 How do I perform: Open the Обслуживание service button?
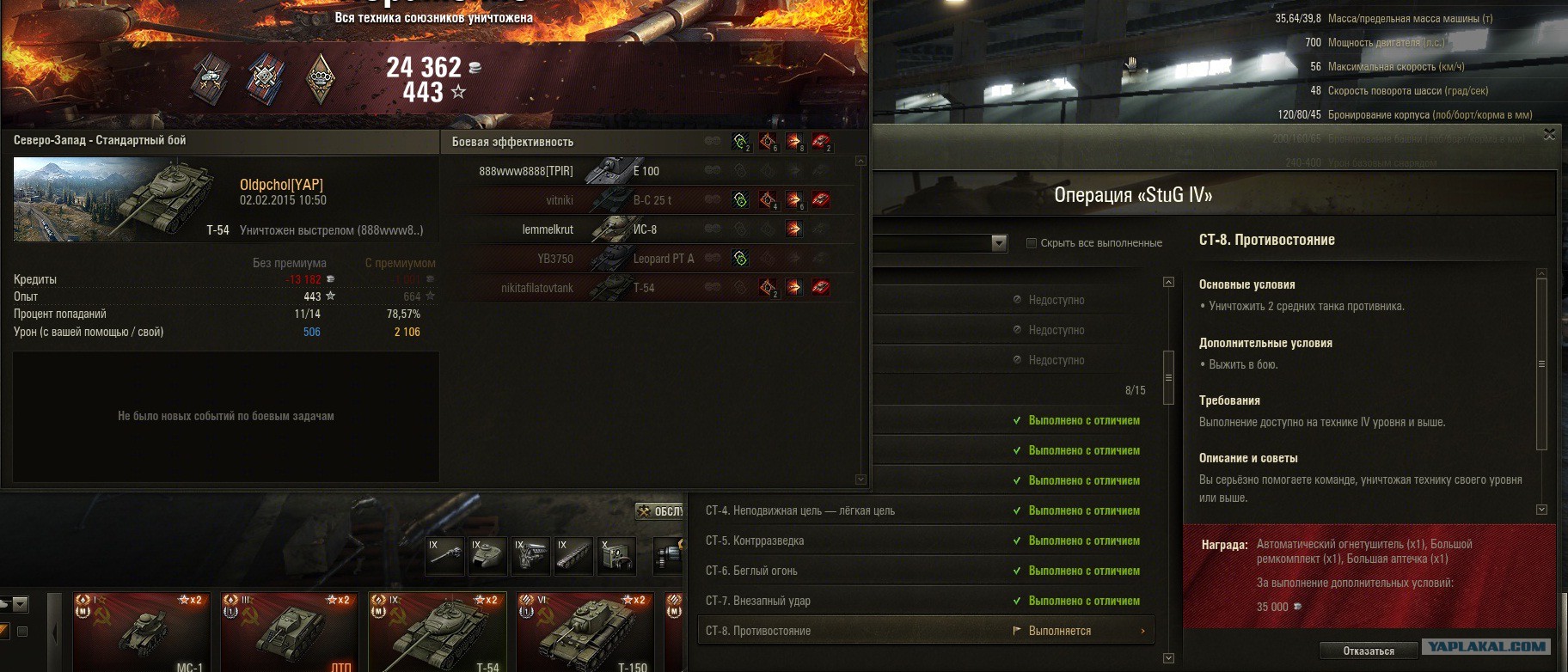tap(660, 511)
